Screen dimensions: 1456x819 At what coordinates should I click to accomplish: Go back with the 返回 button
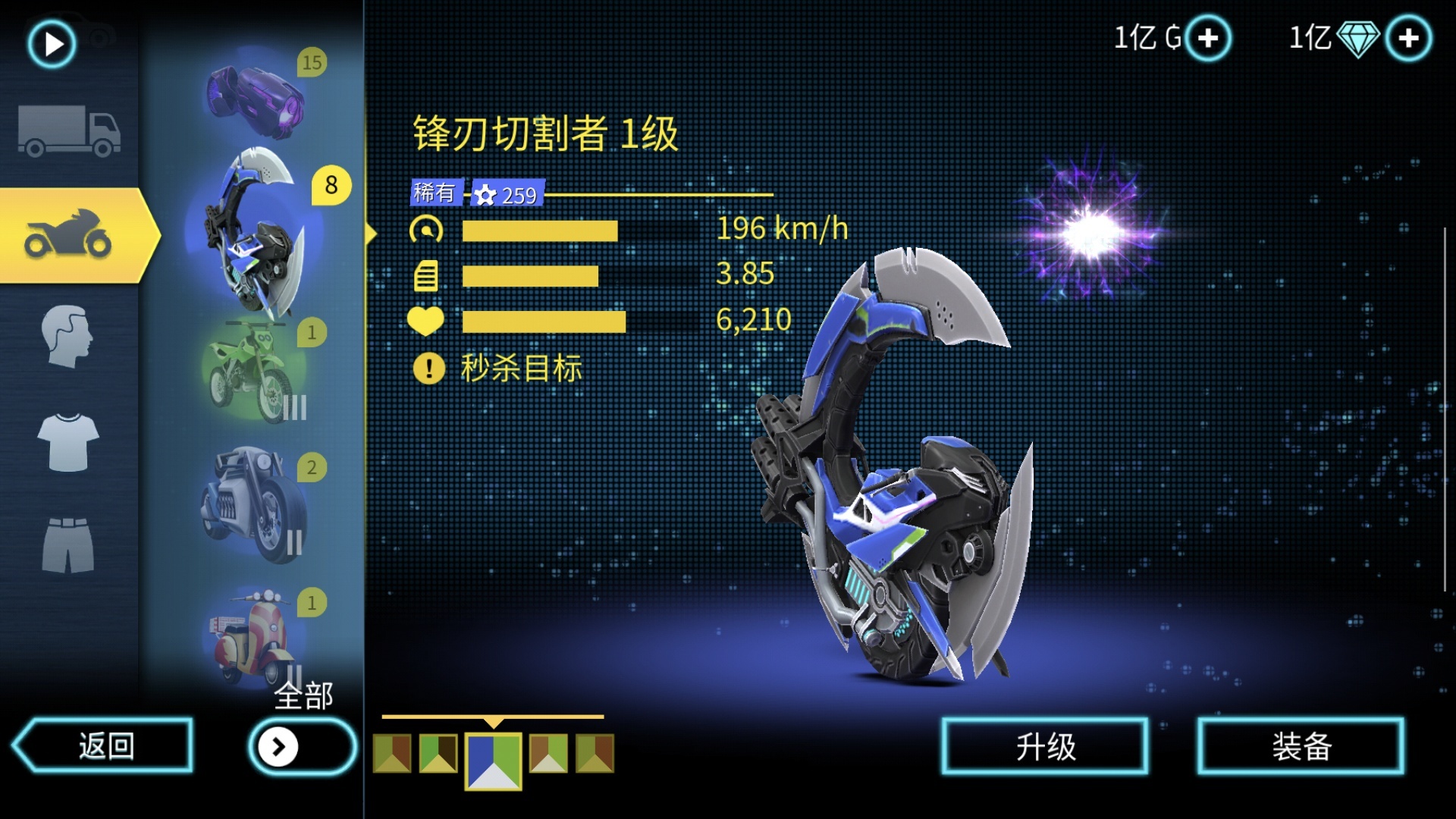point(104,746)
